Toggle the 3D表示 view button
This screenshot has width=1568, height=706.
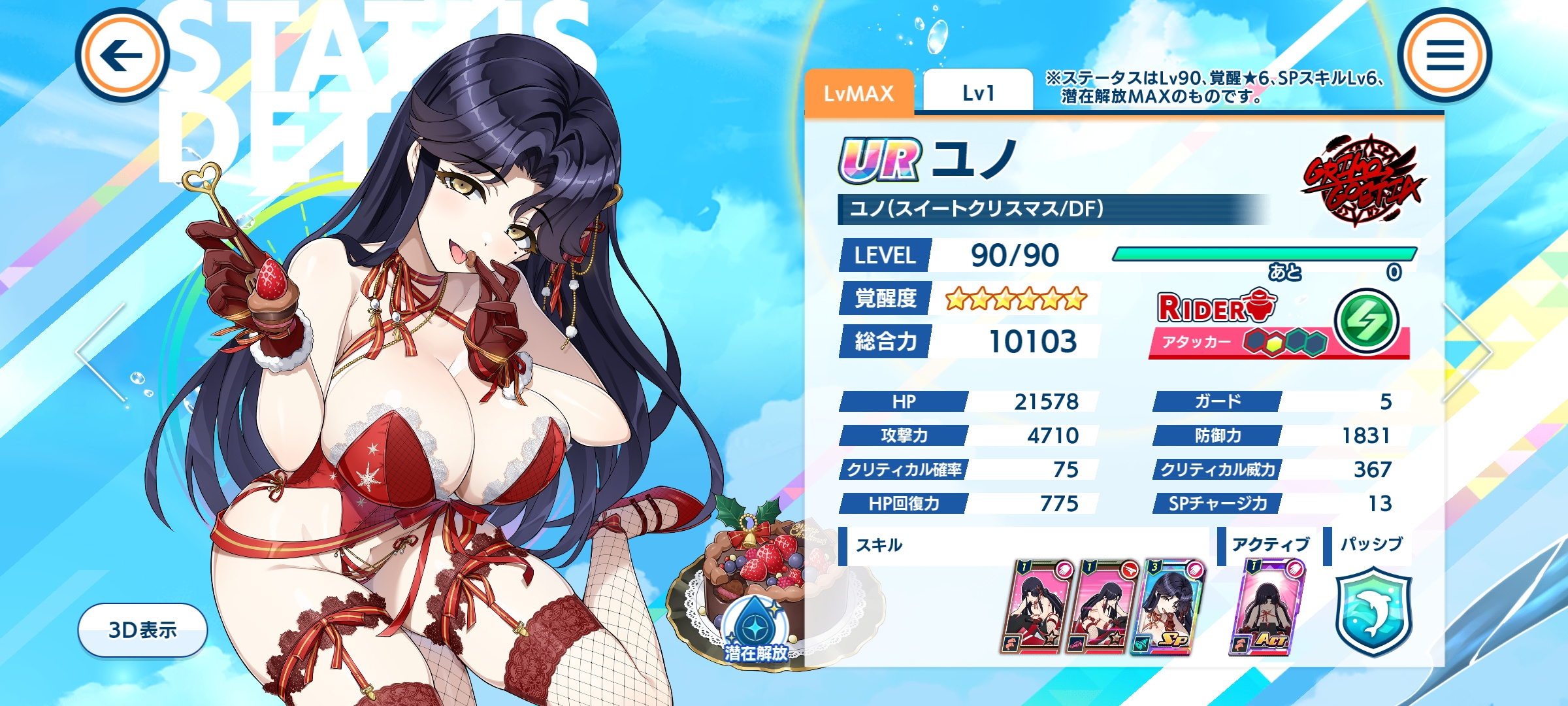pyautogui.click(x=142, y=630)
